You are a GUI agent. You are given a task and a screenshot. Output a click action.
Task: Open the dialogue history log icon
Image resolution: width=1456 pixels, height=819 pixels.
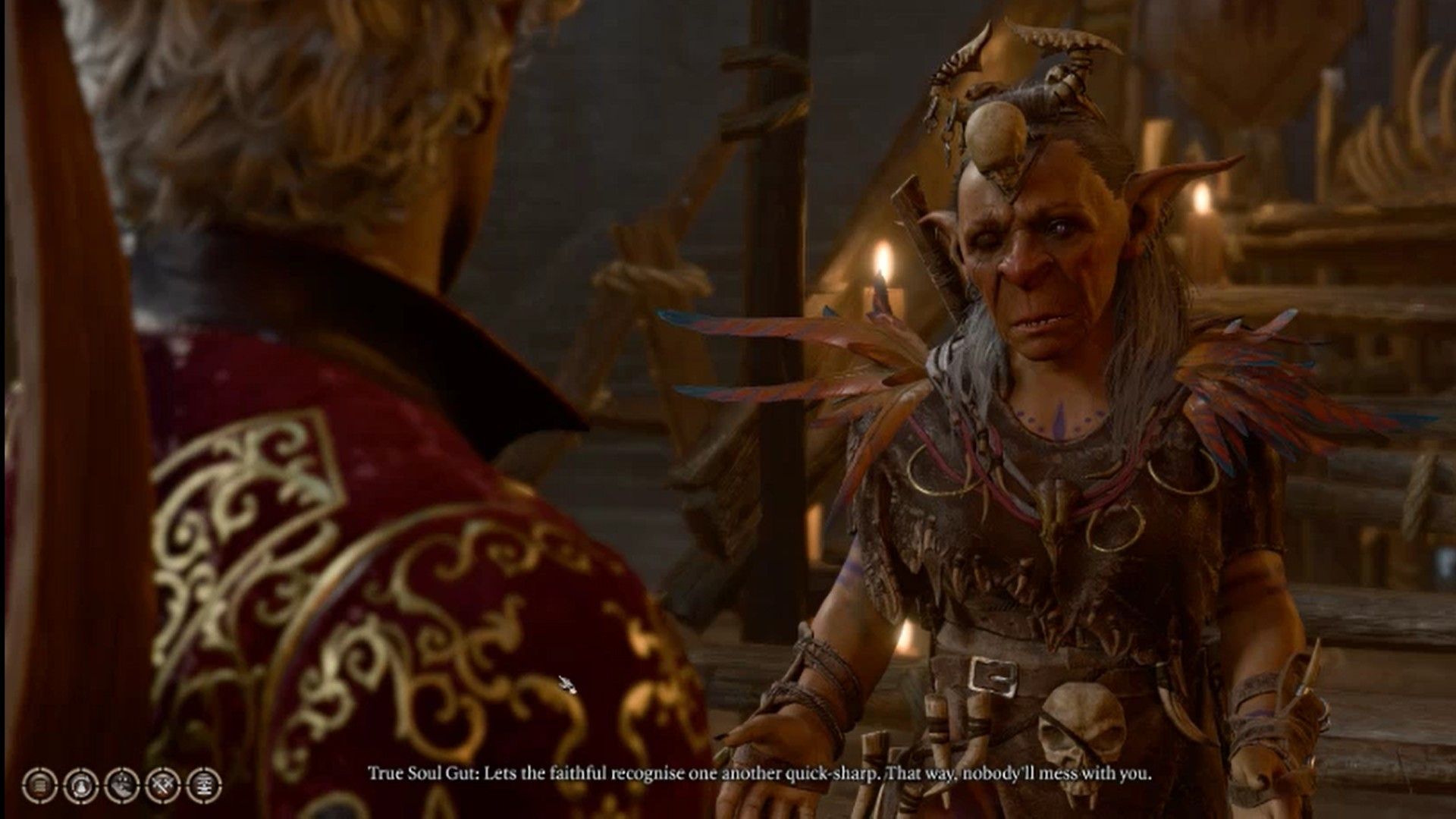point(40,785)
